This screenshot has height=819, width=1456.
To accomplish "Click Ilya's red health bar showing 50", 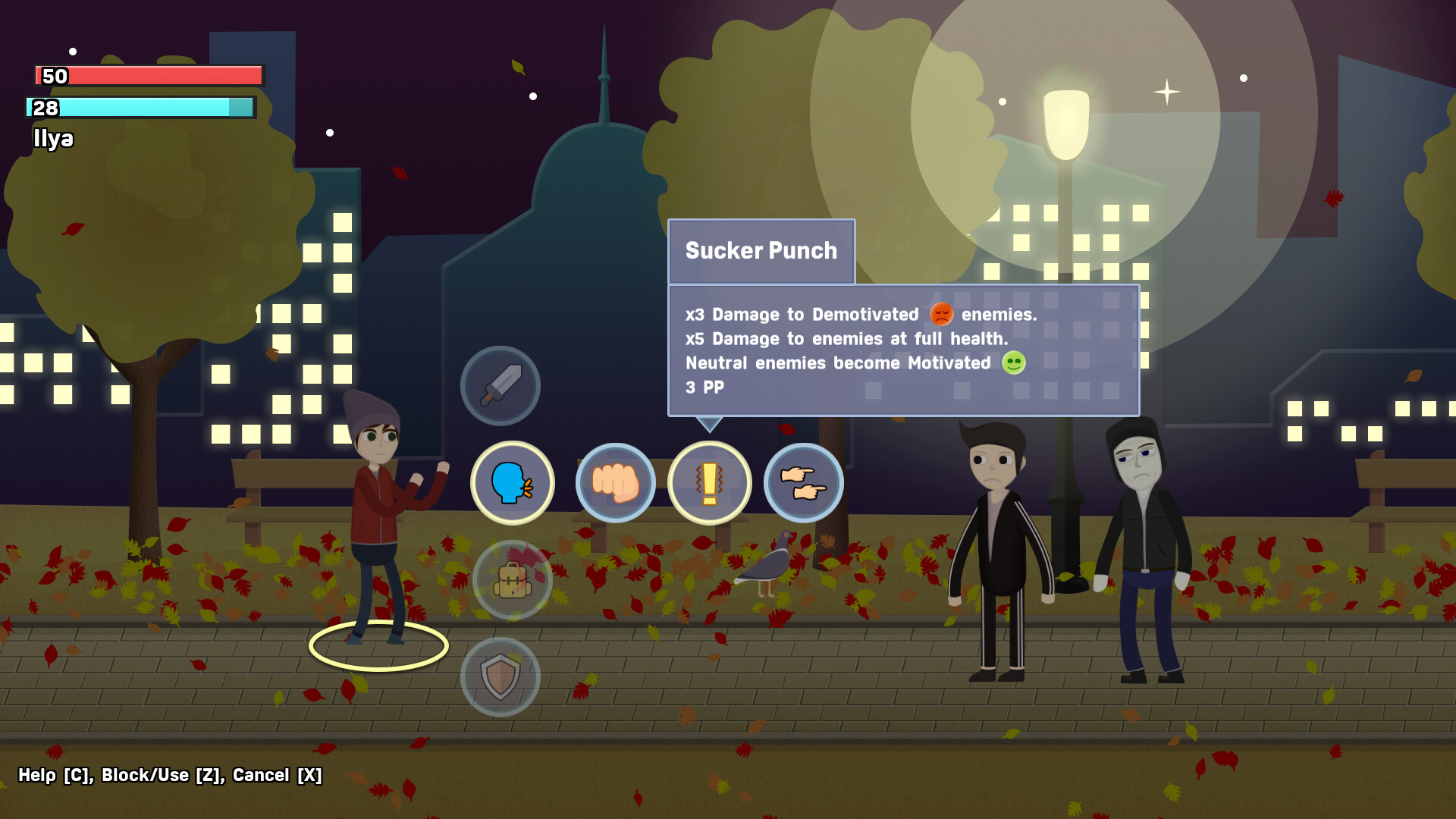I will click(x=148, y=76).
